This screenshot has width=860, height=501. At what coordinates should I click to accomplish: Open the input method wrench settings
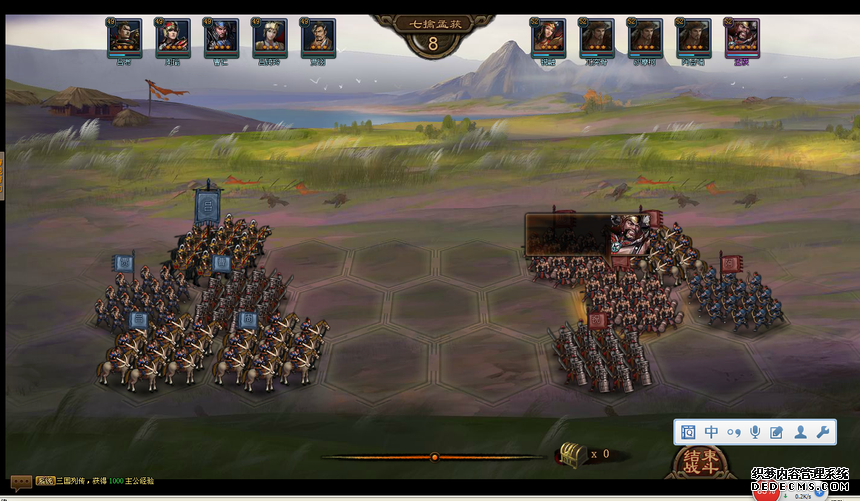click(x=824, y=432)
